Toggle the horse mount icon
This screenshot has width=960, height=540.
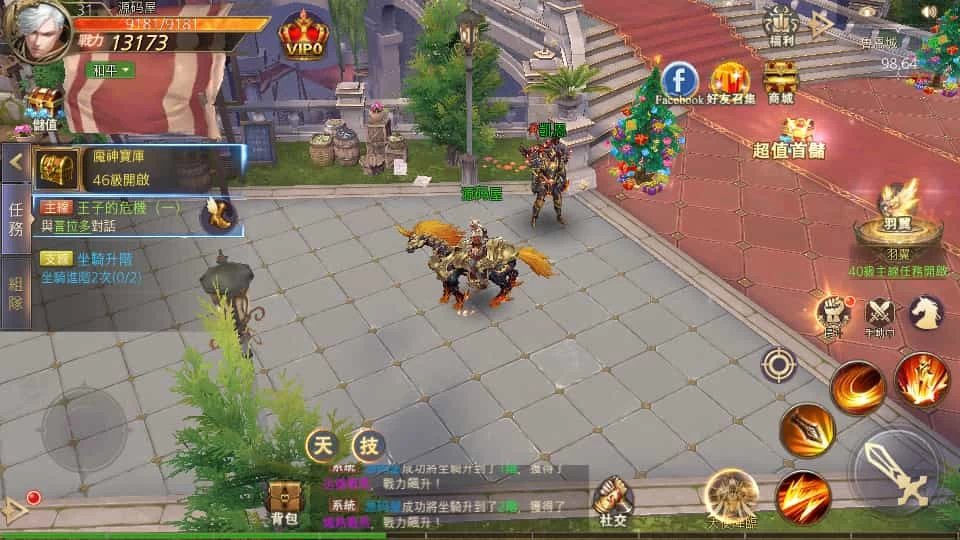[925, 312]
